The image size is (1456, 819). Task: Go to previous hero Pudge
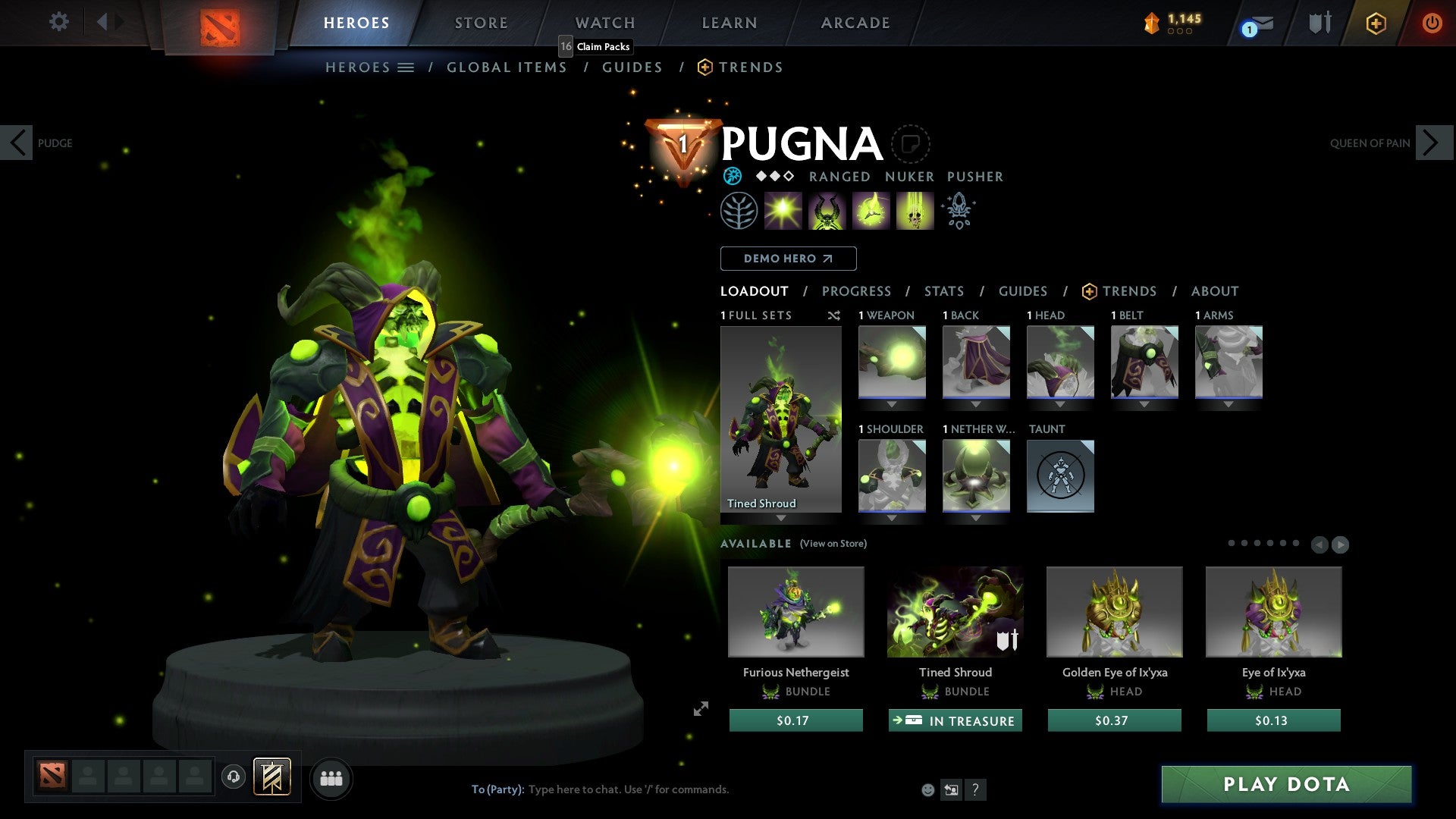pyautogui.click(x=17, y=143)
